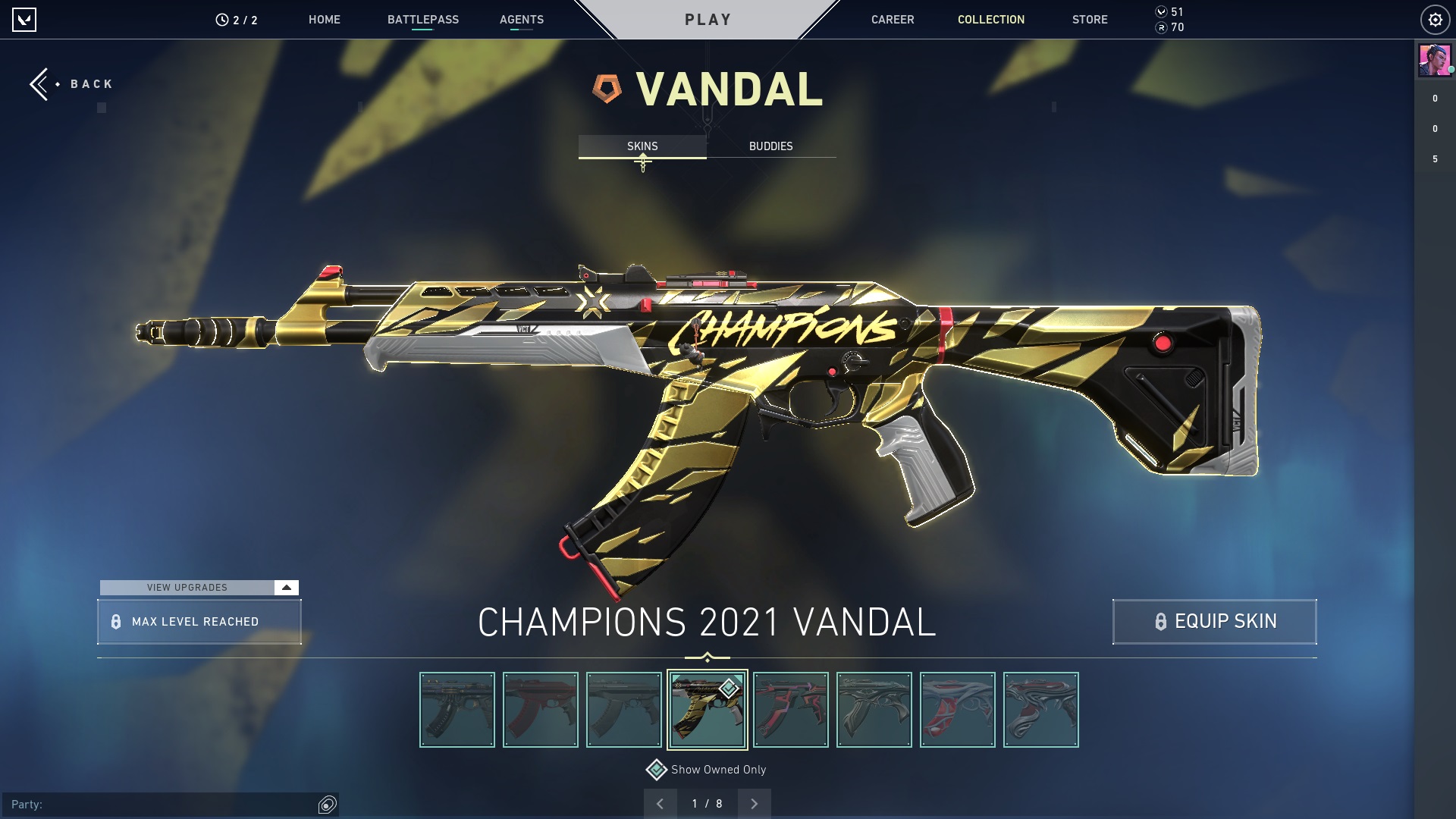Image resolution: width=1456 pixels, height=819 pixels.
Task: Open the Battlepass page
Action: [x=422, y=20]
